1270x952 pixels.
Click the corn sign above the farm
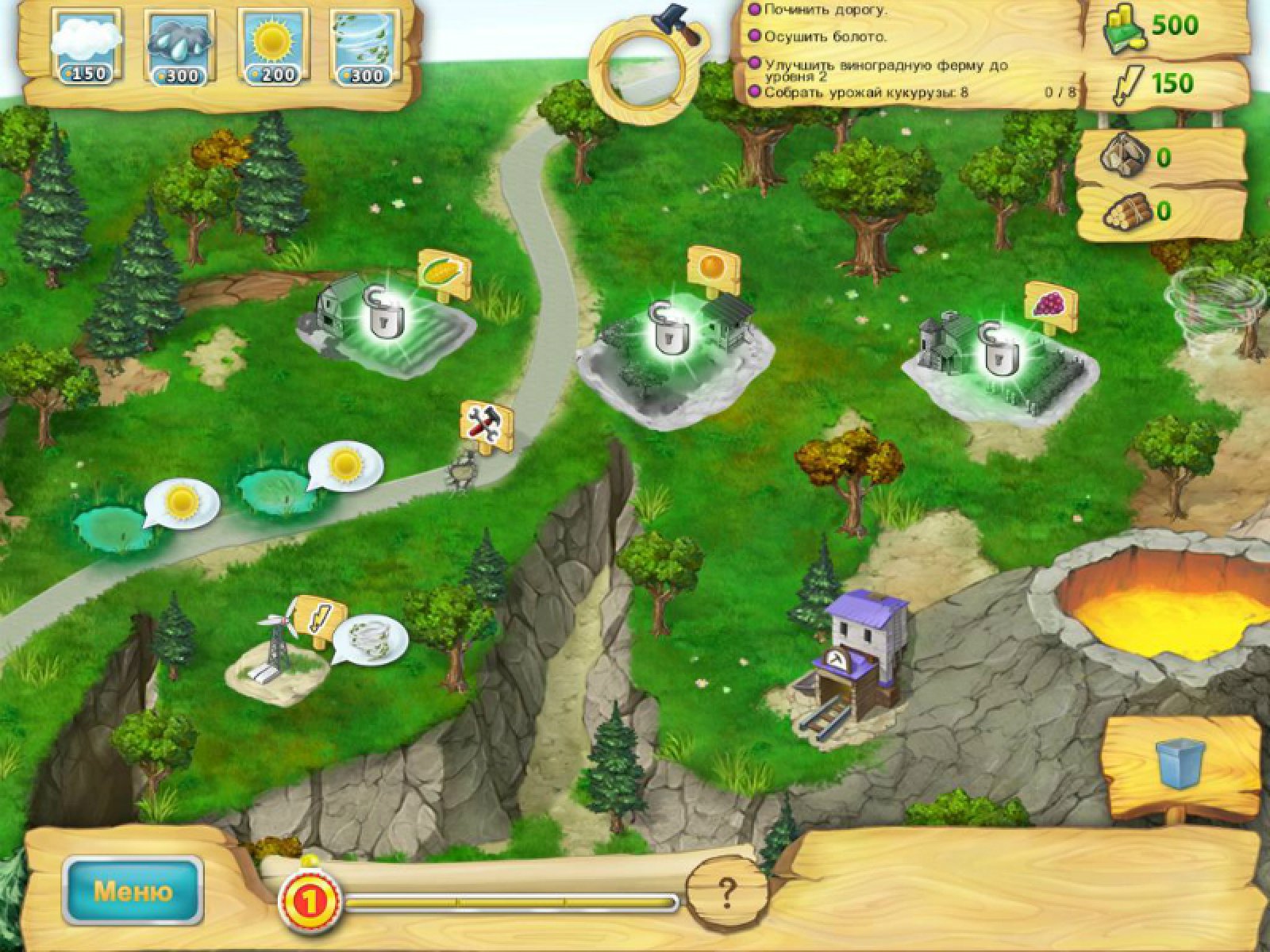(444, 274)
